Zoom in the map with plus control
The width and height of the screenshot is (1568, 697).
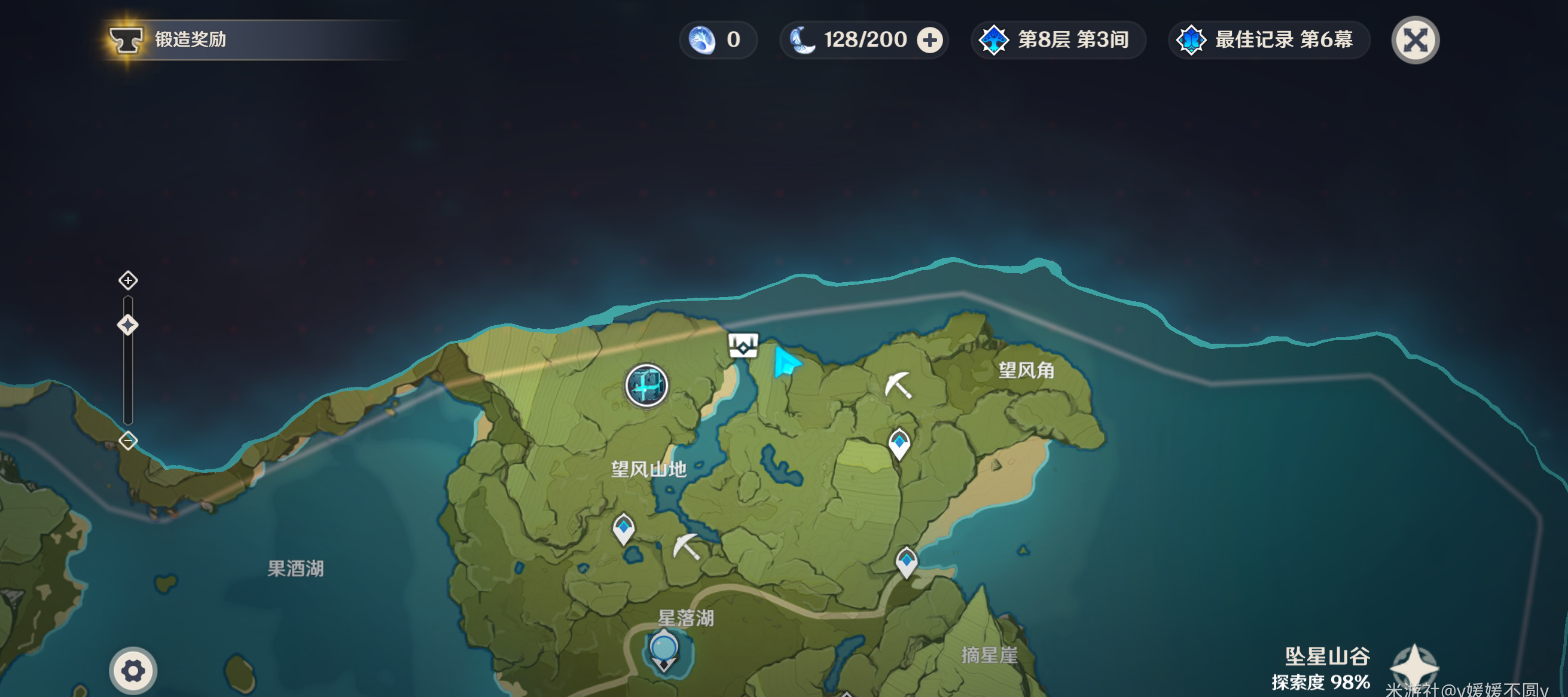click(128, 280)
